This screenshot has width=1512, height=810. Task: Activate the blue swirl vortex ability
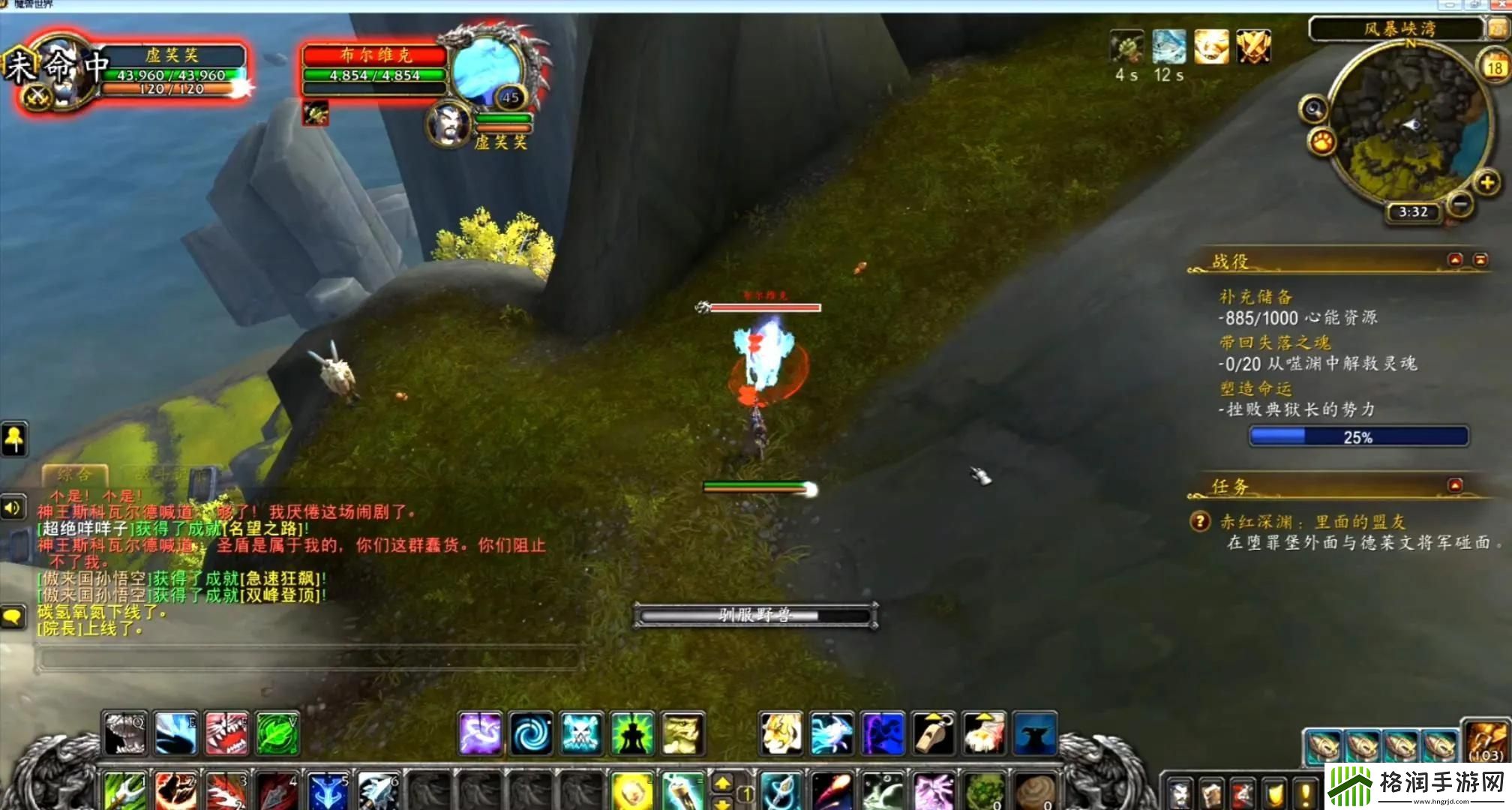tap(531, 733)
